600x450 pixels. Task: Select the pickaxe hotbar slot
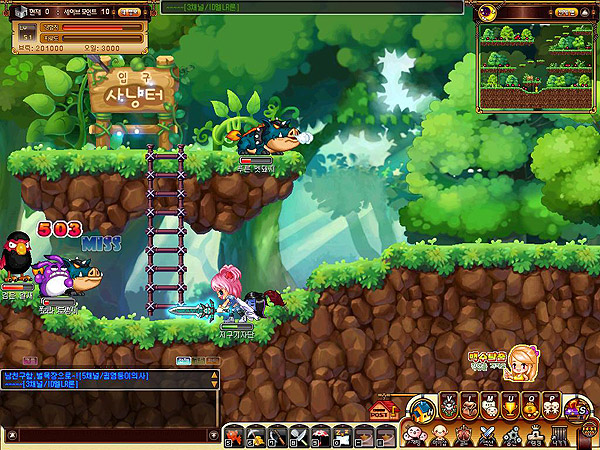[254, 435]
